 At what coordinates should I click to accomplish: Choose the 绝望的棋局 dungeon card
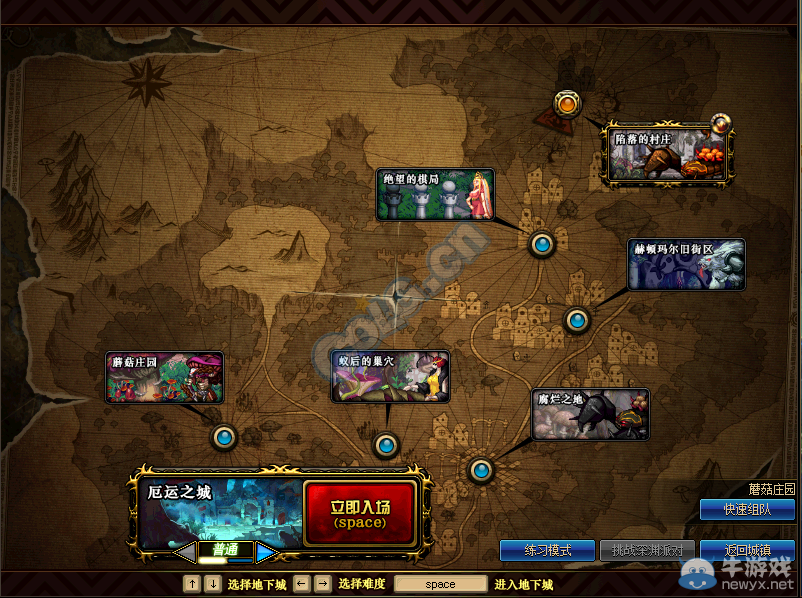pos(435,195)
